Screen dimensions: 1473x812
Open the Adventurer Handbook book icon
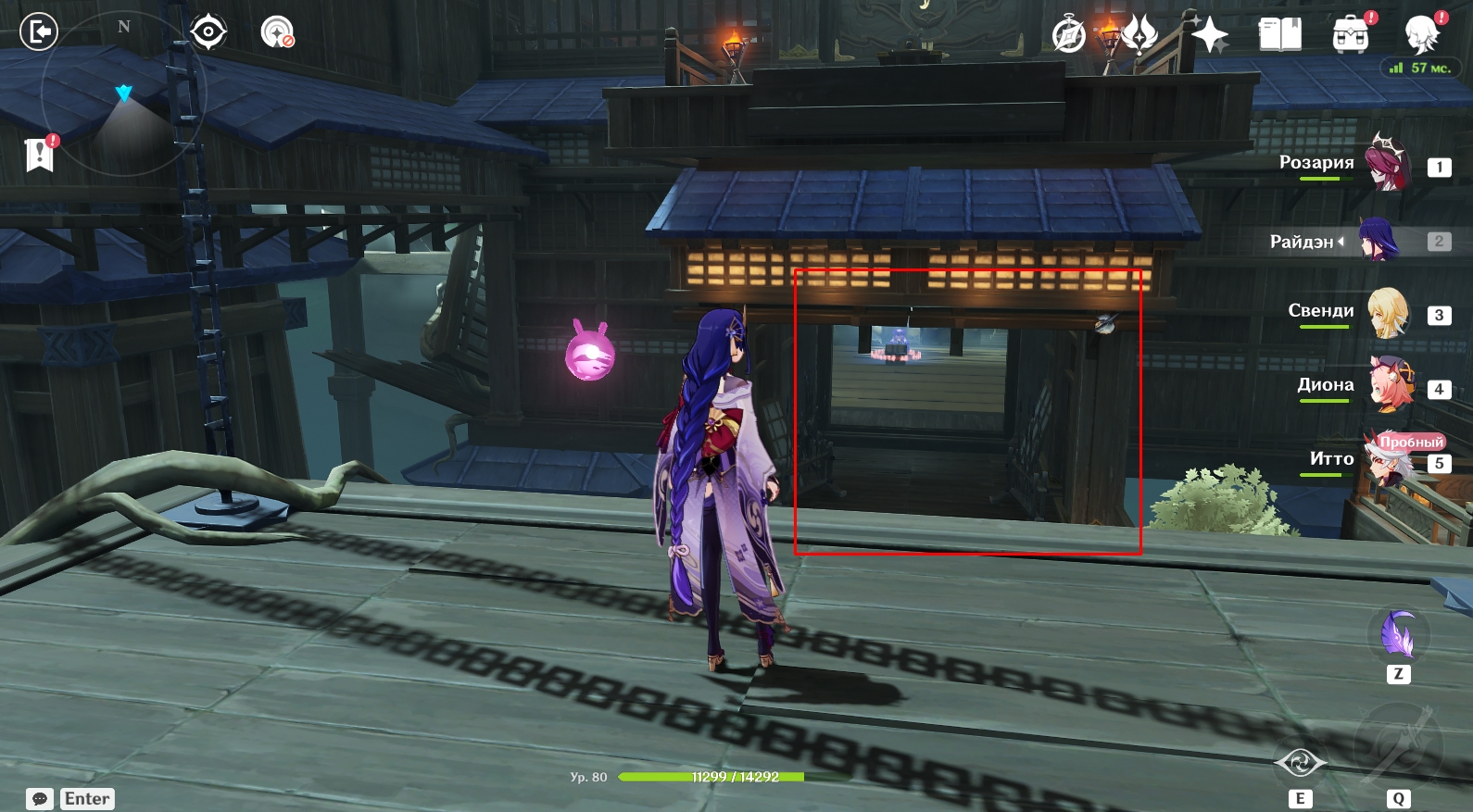(1279, 35)
